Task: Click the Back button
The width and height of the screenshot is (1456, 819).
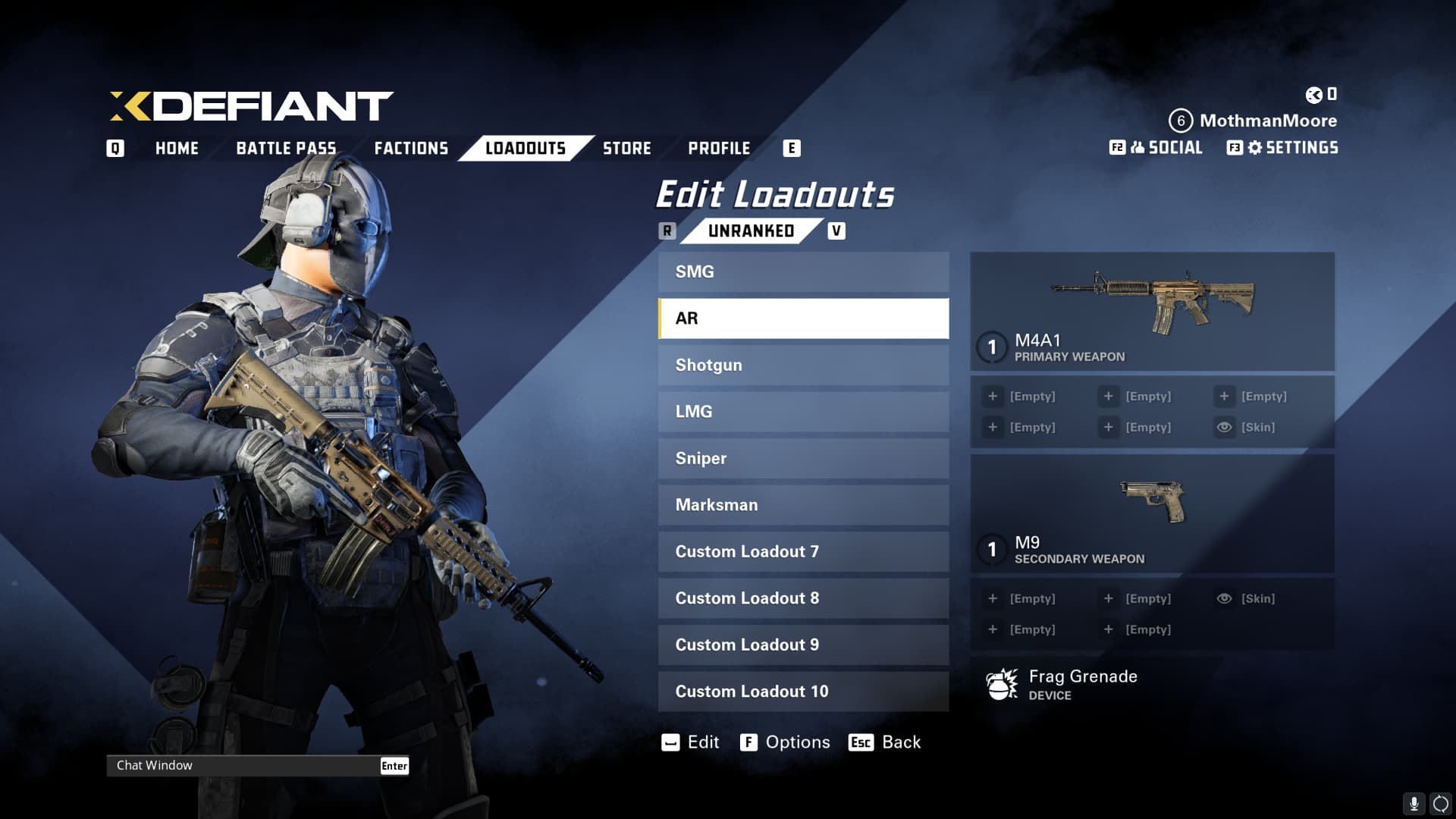Action: coord(885,742)
